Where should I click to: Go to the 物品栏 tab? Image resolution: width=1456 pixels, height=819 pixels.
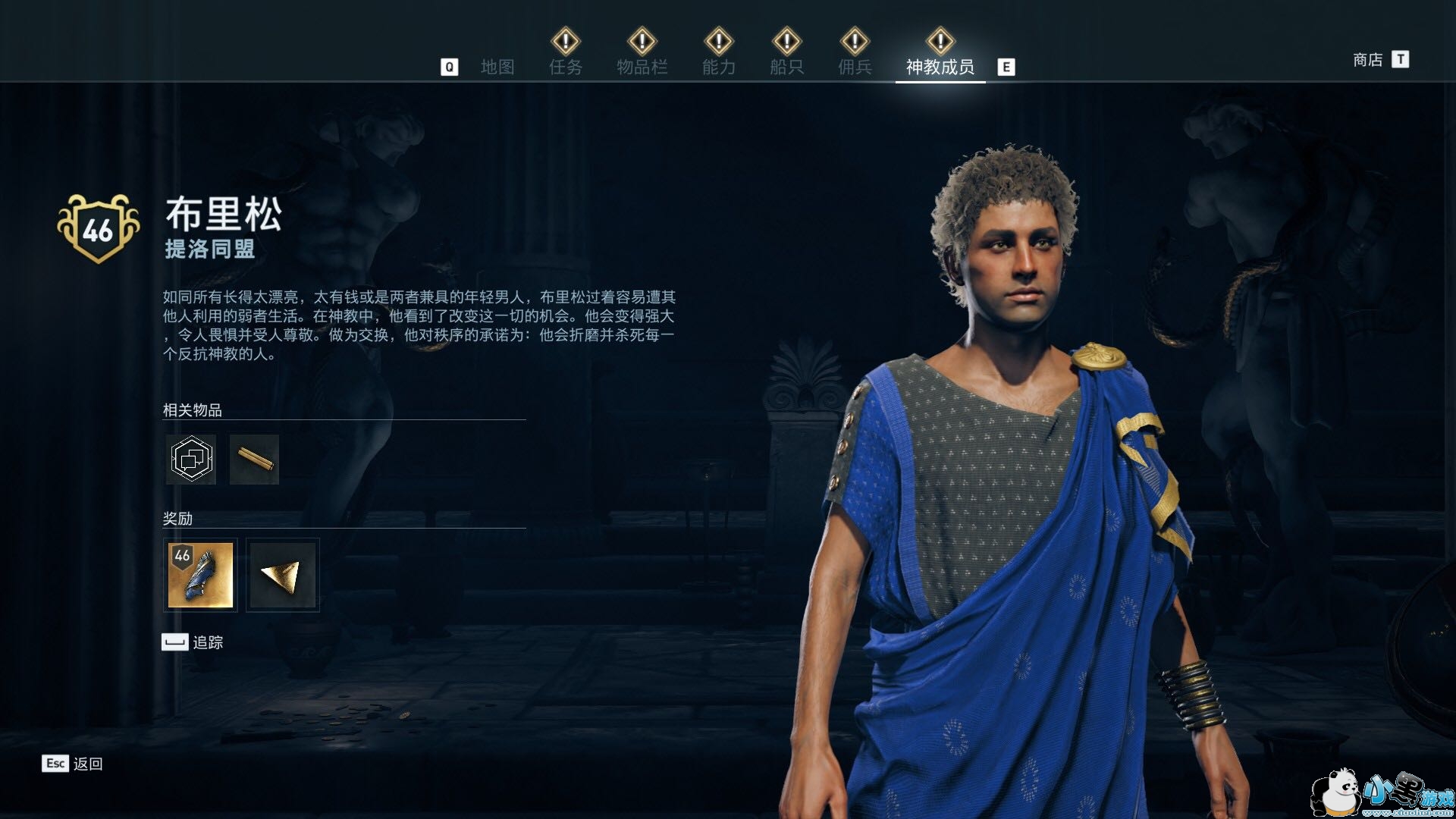642,67
